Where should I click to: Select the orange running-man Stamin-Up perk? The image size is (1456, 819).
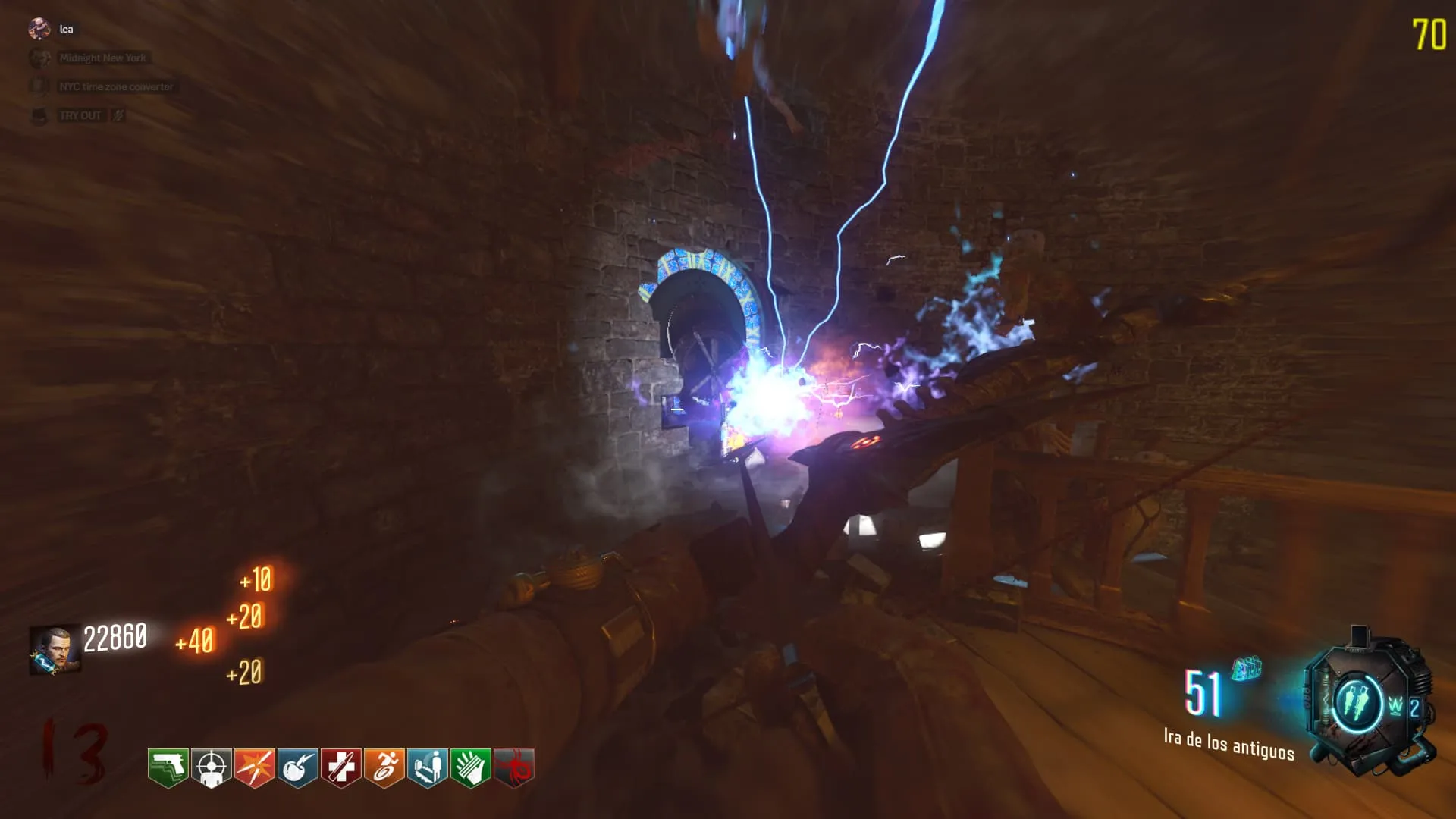coord(384,767)
